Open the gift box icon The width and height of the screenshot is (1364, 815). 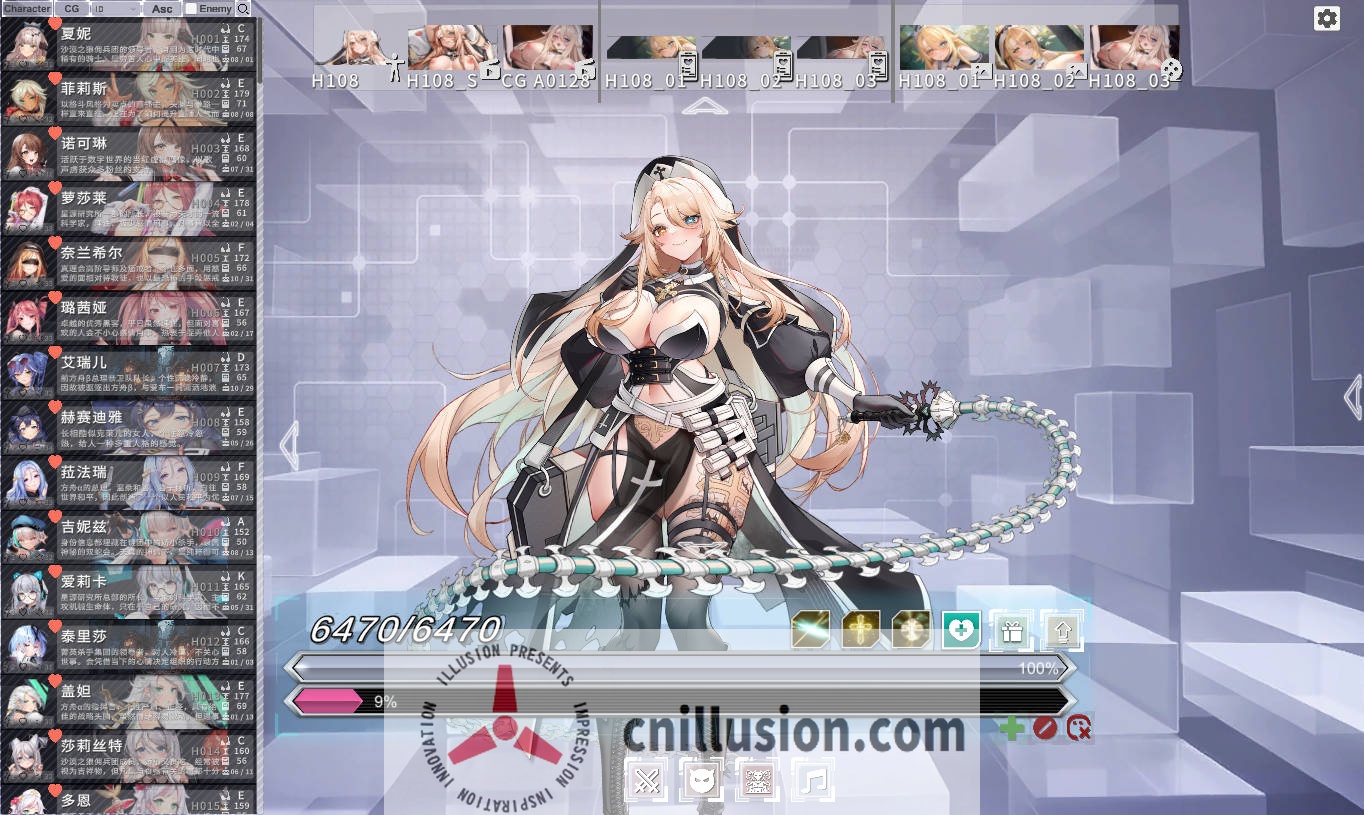click(x=1011, y=630)
